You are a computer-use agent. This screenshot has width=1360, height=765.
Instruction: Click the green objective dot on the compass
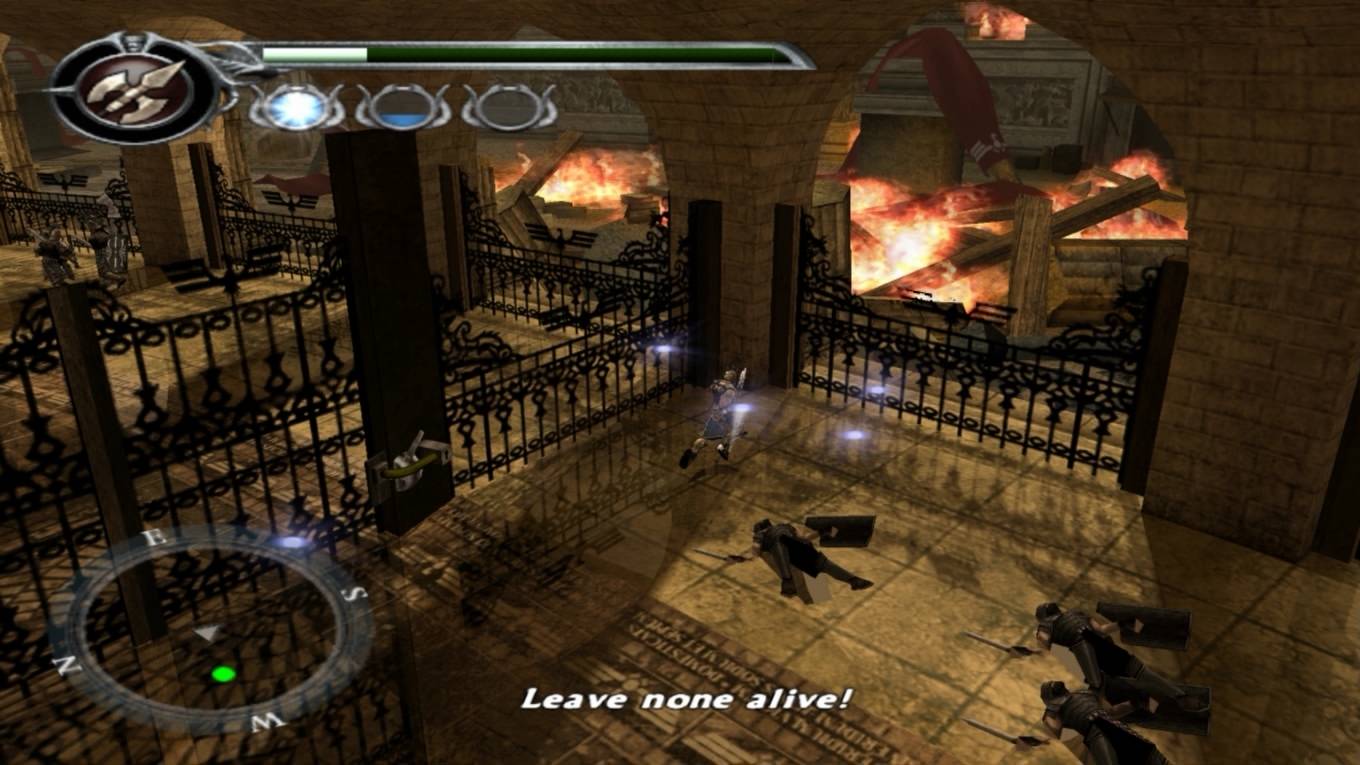223,674
